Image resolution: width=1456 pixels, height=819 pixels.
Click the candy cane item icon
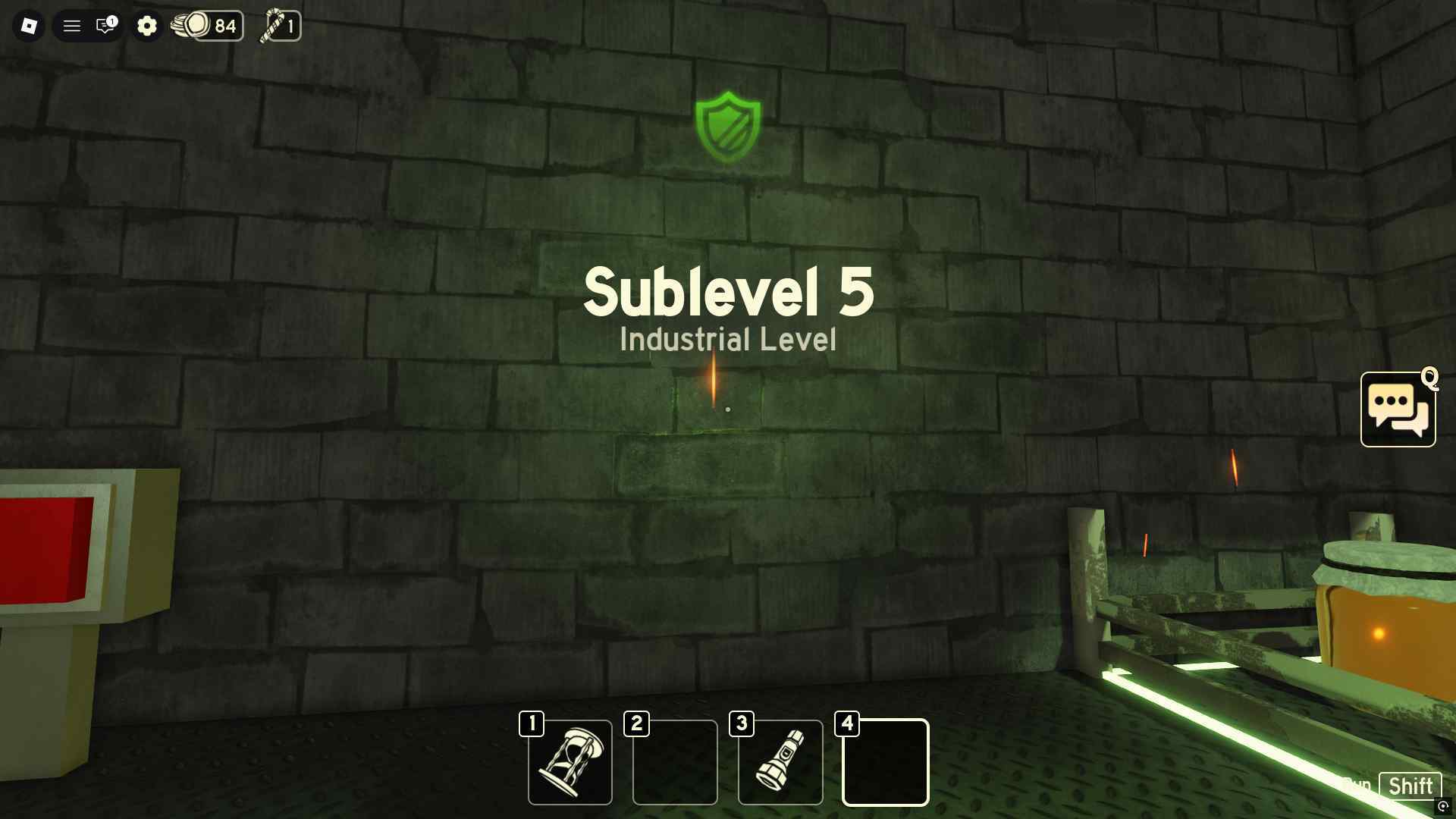(271, 26)
